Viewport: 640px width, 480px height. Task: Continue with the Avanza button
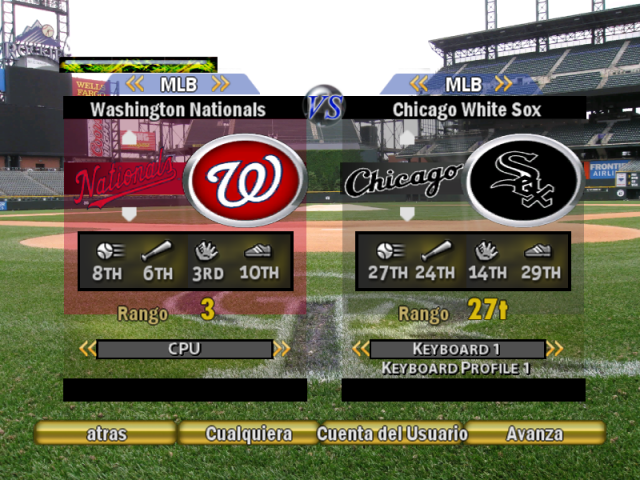point(534,434)
